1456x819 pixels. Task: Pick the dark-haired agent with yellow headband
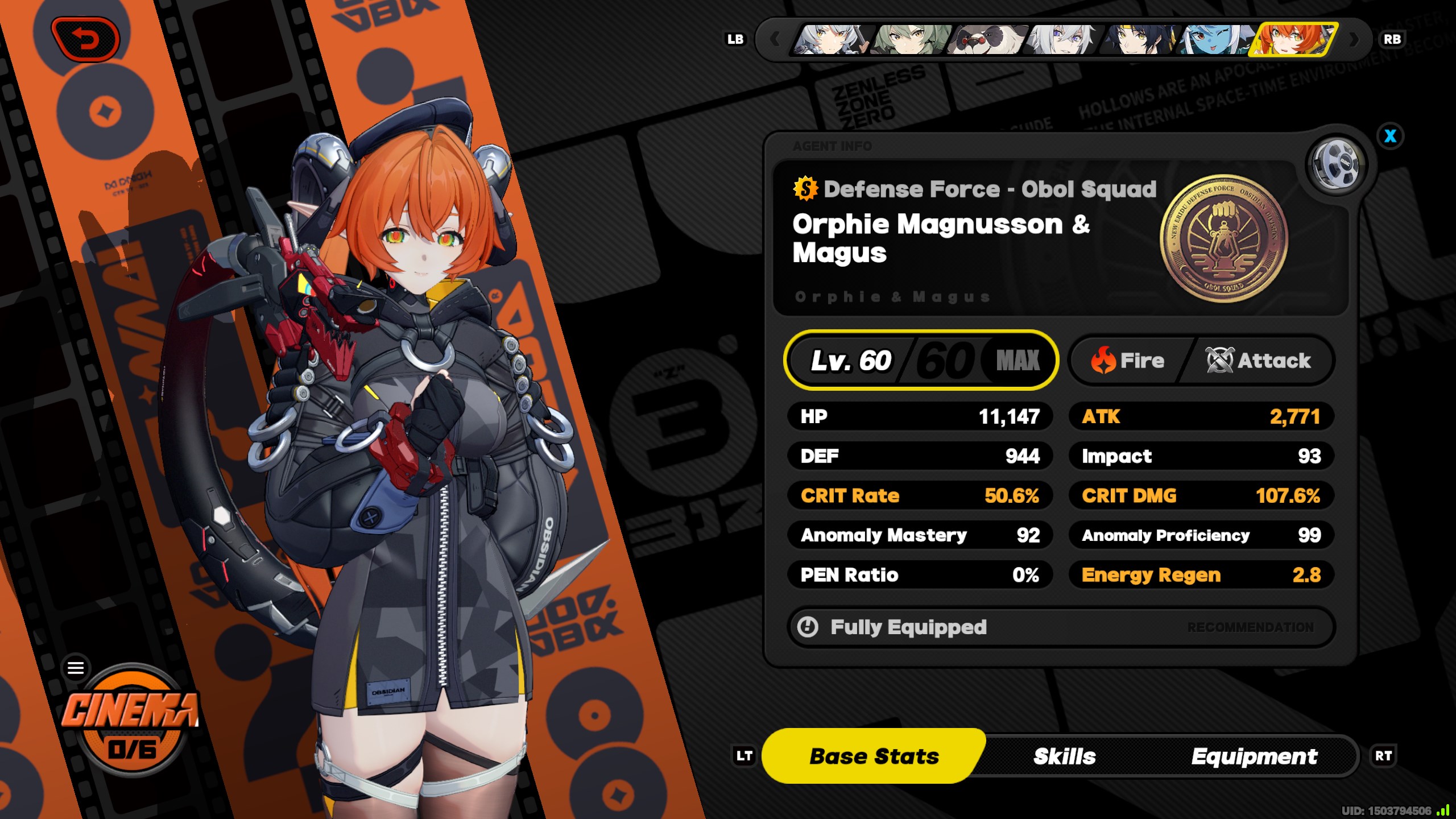coord(1139,39)
